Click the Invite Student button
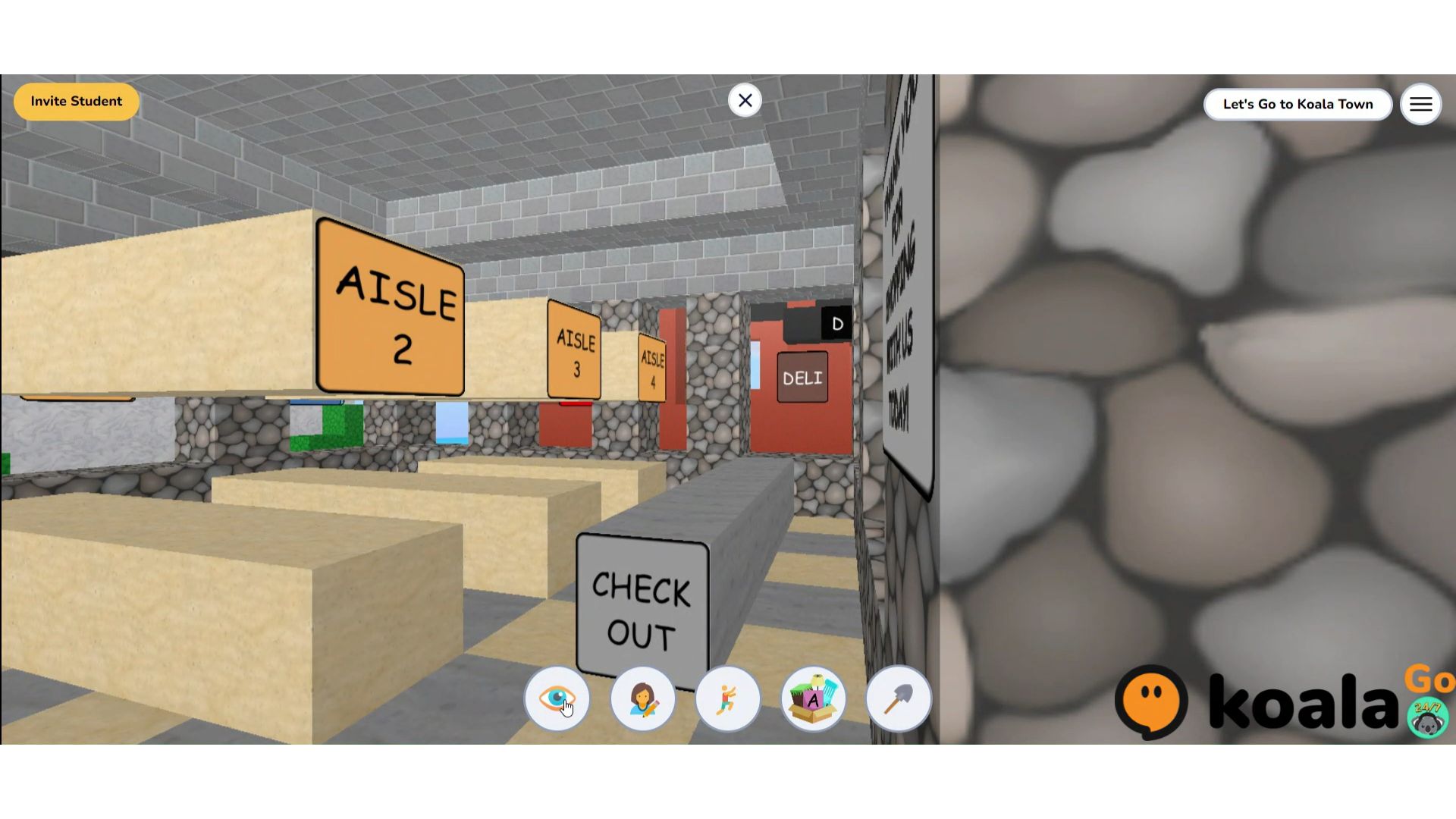Viewport: 1456px width, 819px height. click(76, 101)
